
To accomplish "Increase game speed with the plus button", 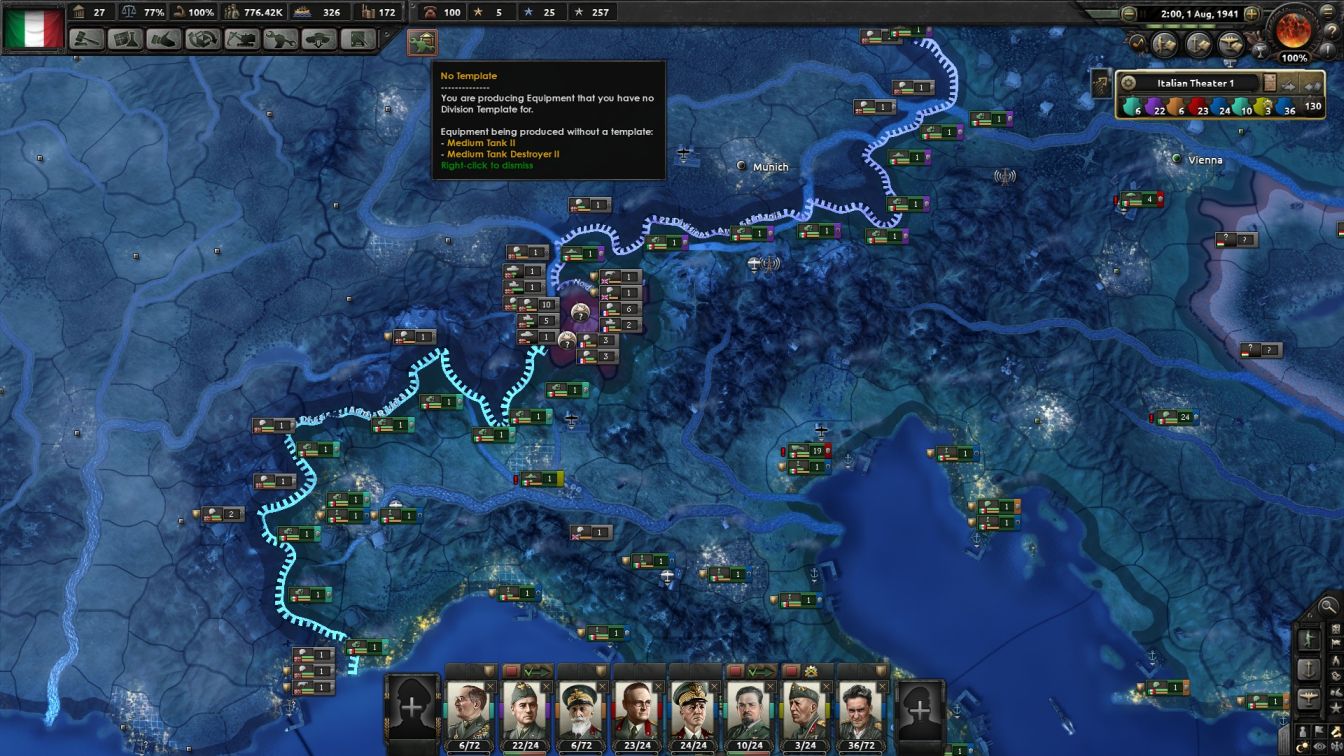I will pyautogui.click(x=1251, y=13).
